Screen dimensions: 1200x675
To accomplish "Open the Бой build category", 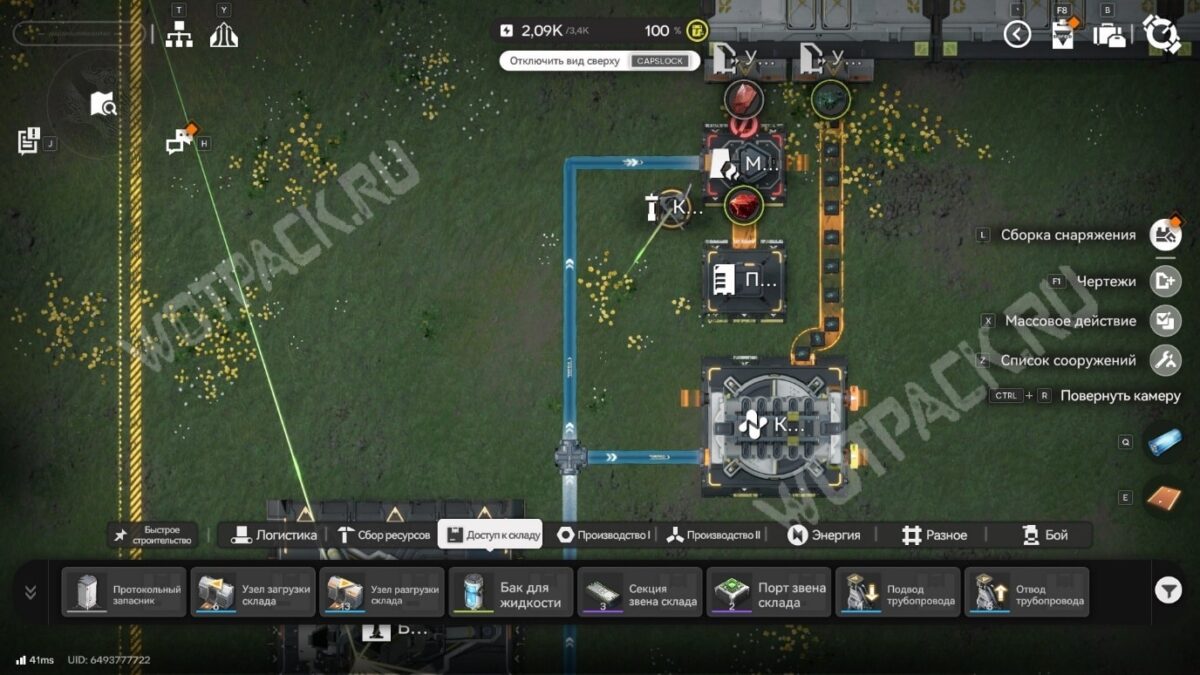I will click(x=1045, y=535).
